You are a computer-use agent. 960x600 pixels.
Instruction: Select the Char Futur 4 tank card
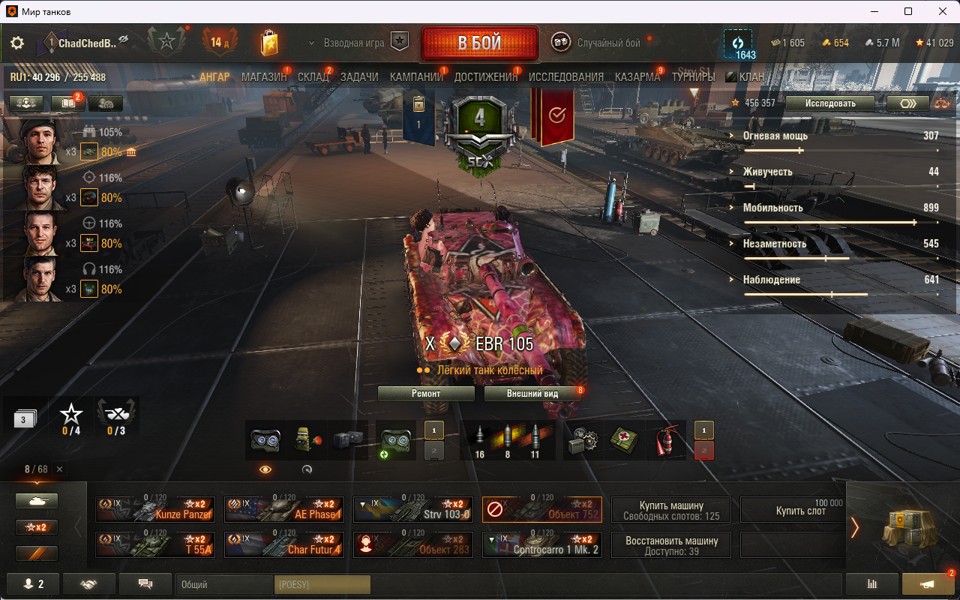coord(284,545)
